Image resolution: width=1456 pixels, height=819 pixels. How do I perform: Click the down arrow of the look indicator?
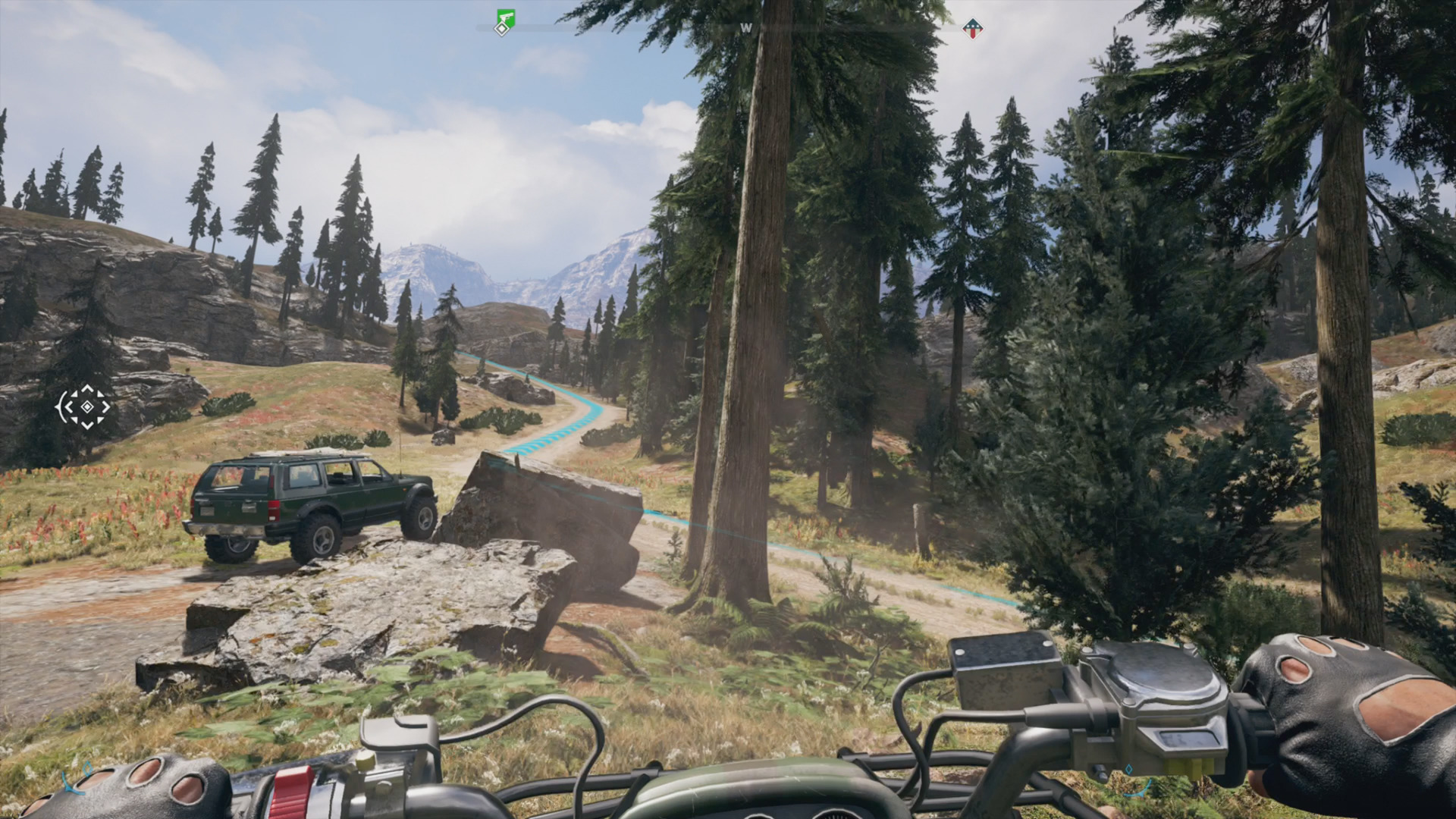pos(86,426)
